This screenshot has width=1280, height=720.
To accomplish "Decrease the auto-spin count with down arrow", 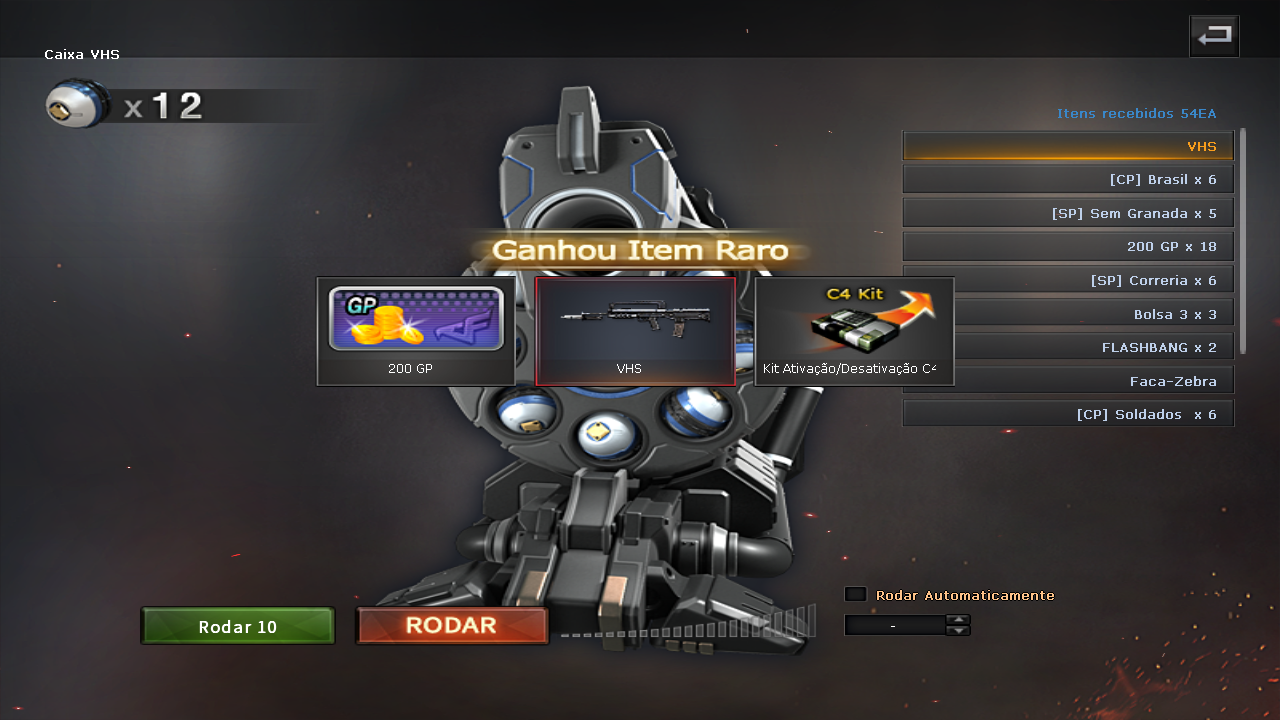I will tap(958, 630).
